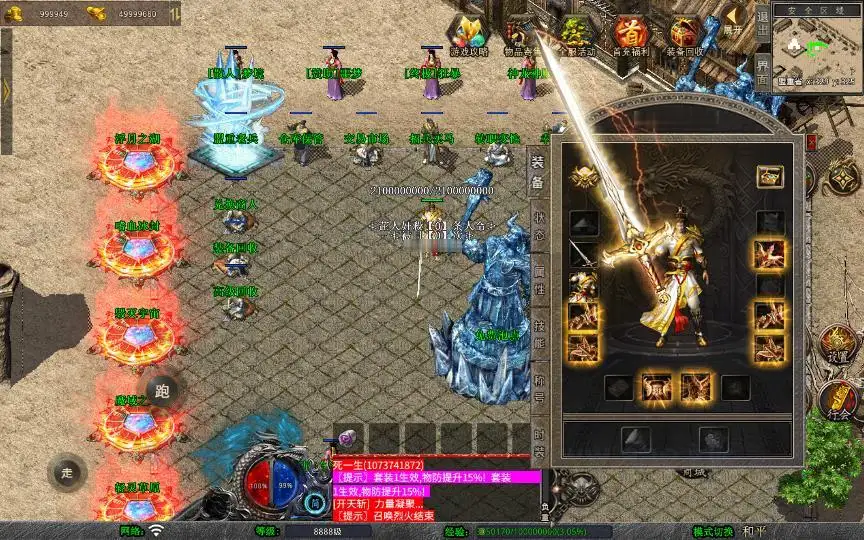Click the 界面 interface button
Screen dimensions: 864x540
pos(762,74)
